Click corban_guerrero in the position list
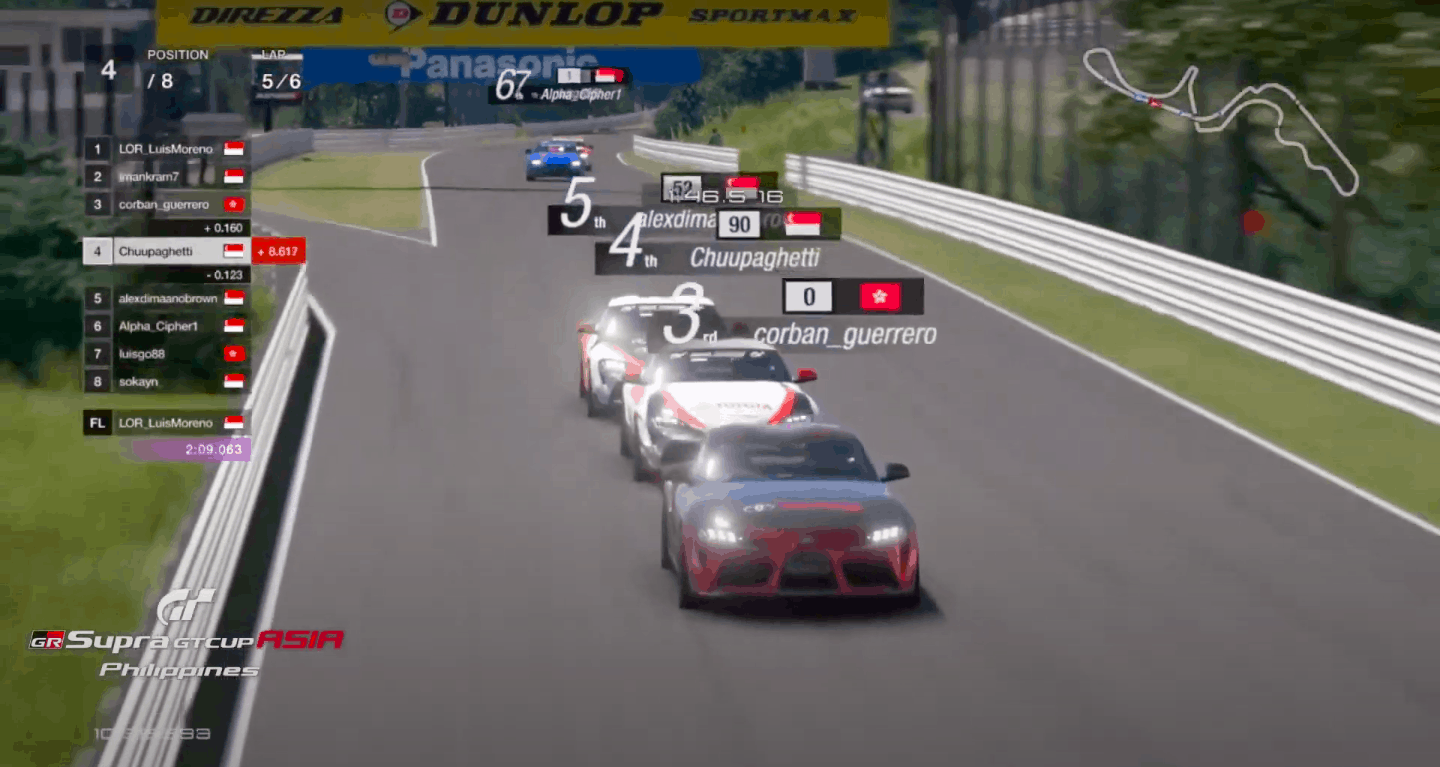The image size is (1440, 767). (167, 205)
